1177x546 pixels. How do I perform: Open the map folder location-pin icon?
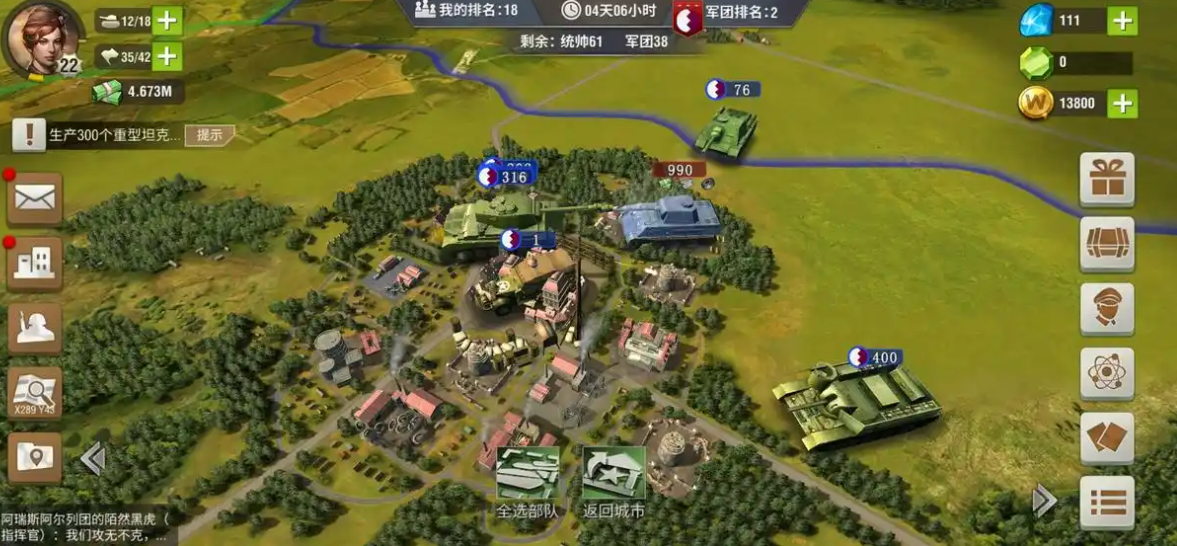point(35,457)
